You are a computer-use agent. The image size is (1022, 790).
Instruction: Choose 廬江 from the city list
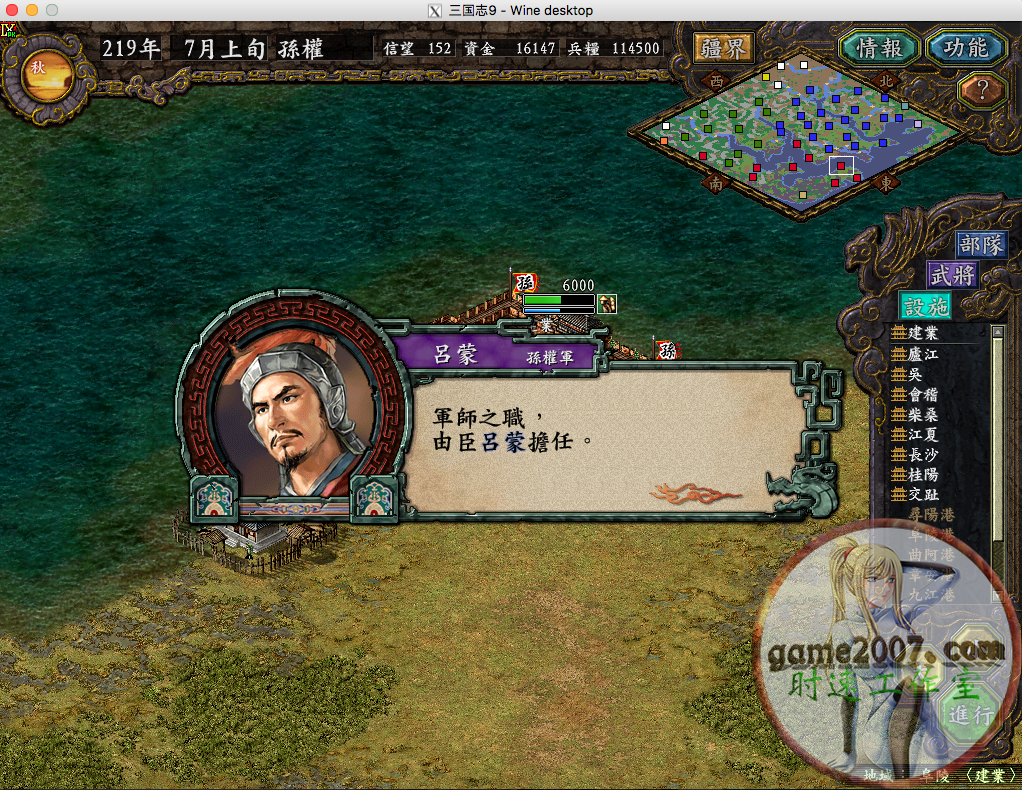(922, 353)
